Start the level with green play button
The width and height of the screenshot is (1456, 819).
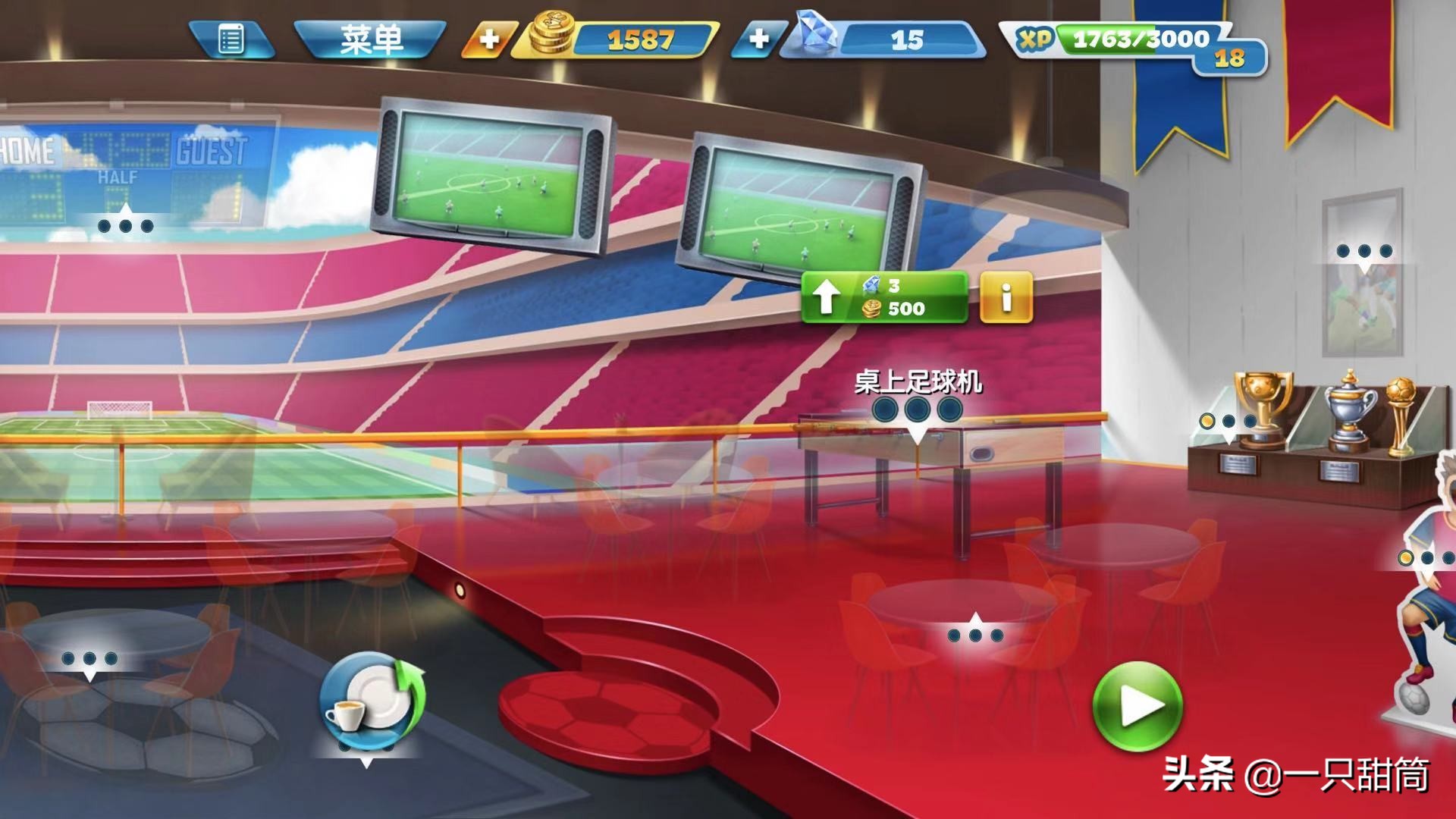(1137, 707)
